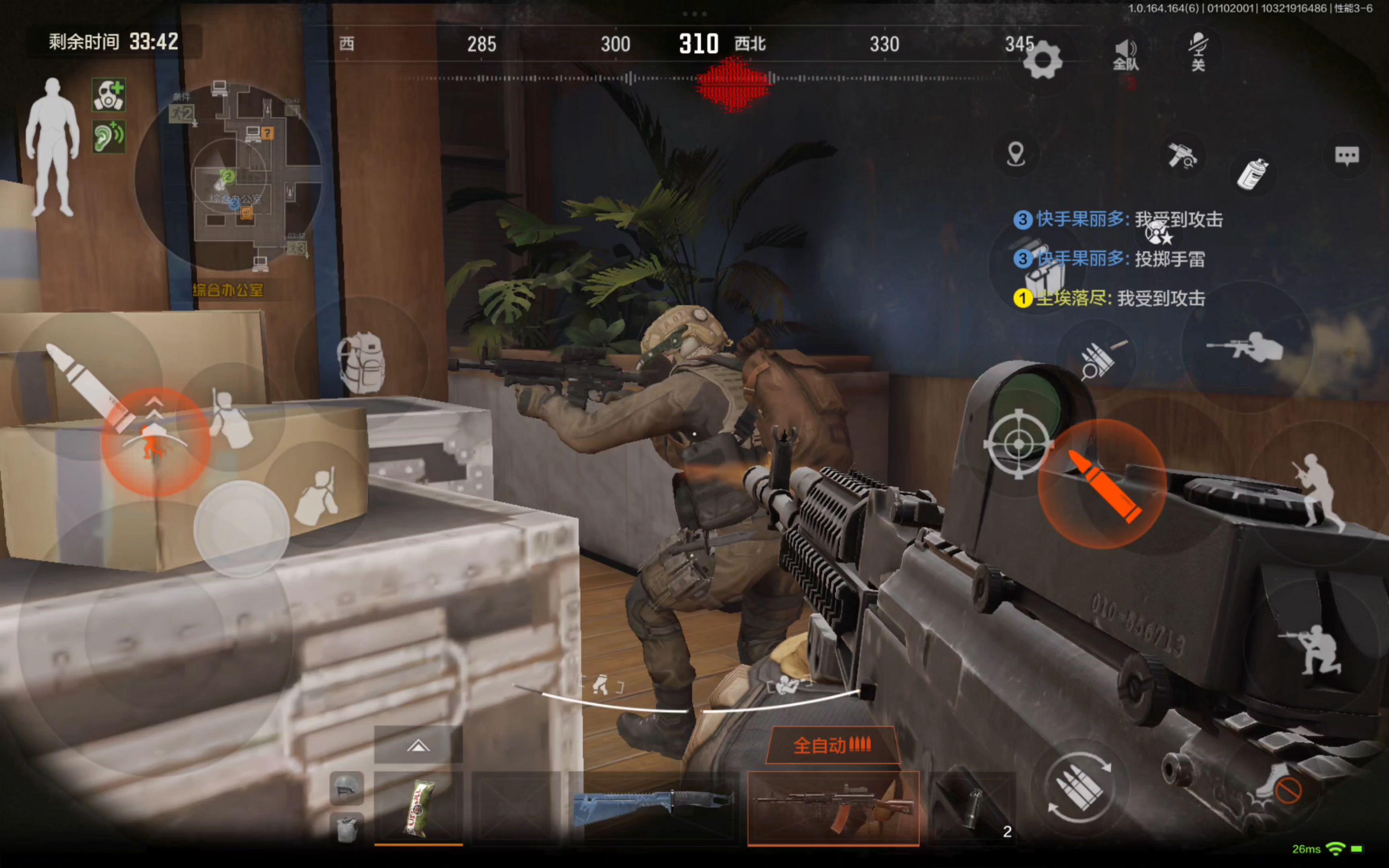Aim down sights with crosshair button

coord(1019,444)
